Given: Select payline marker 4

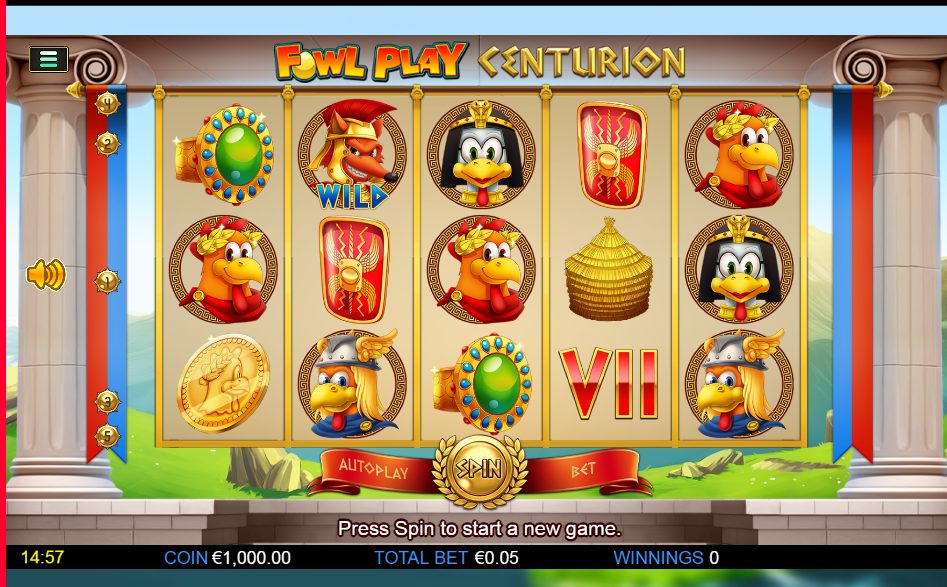Looking at the screenshot, I should [x=107, y=102].
